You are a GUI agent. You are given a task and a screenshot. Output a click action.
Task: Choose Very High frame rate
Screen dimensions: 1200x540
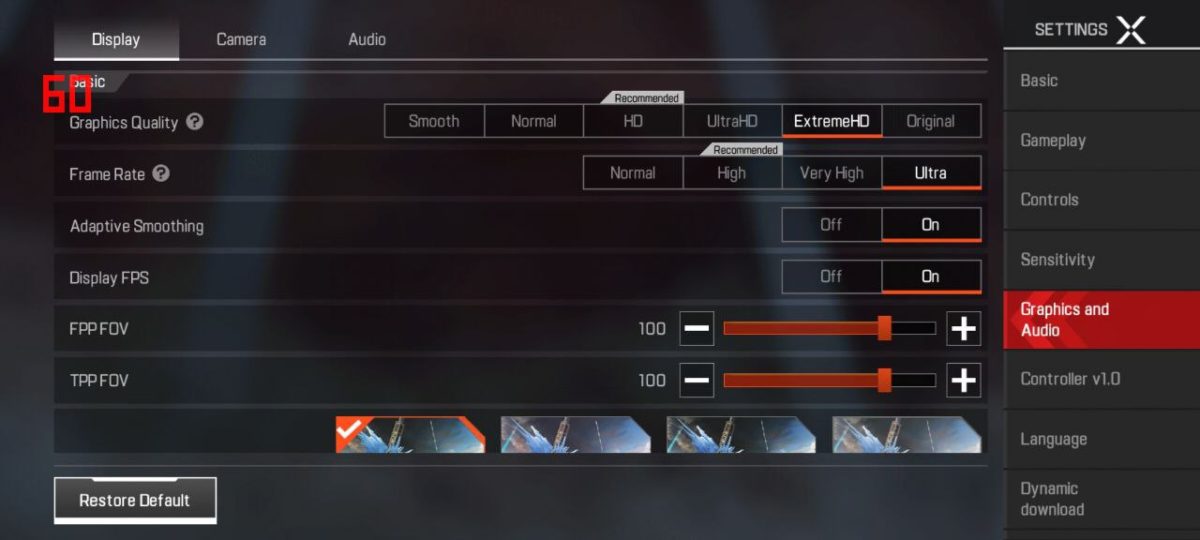[831, 173]
